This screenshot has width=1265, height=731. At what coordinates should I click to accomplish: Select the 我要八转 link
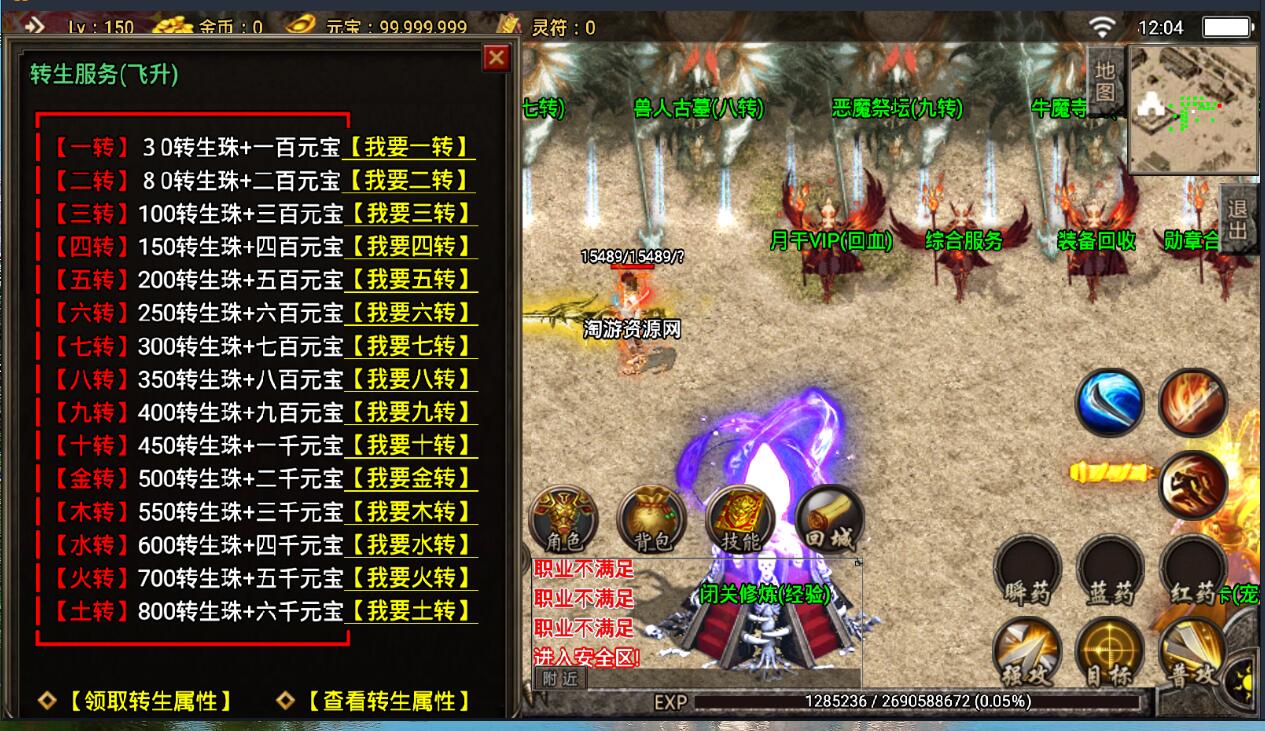tap(411, 379)
